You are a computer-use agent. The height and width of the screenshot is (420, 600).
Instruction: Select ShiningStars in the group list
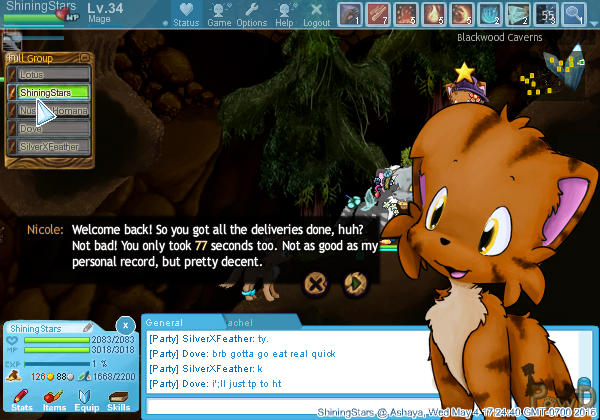pos(55,92)
